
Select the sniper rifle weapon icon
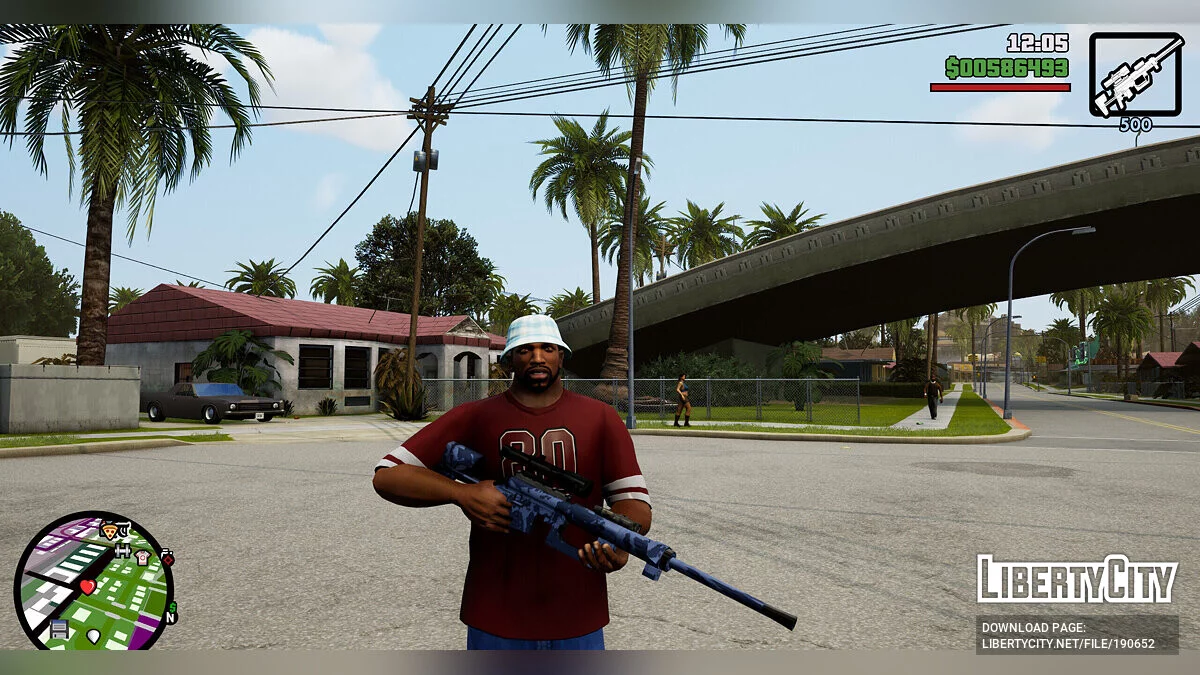coord(1136,74)
